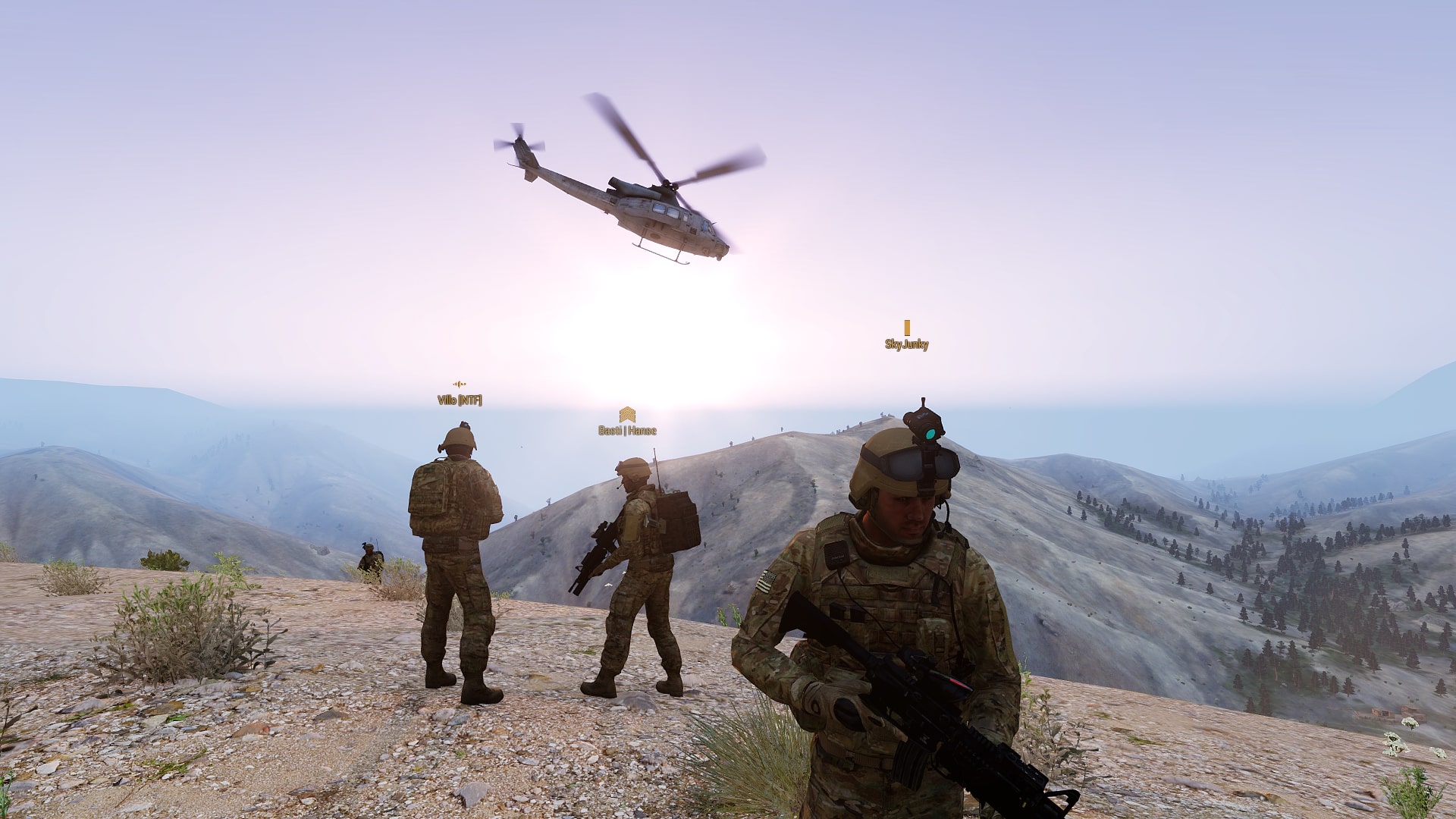Click the Villo [NTF] player name tag
Screen dimensions: 1456x819
(x=460, y=400)
